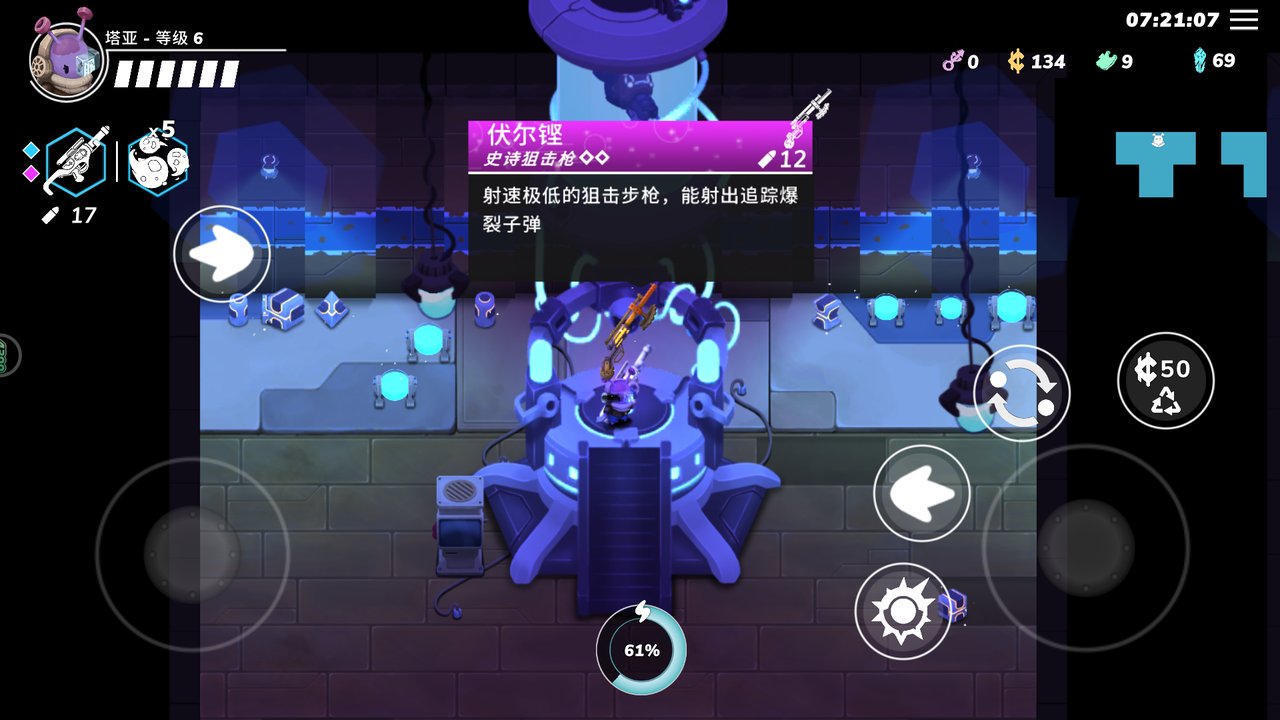
Task: Recycle the weapon for 50 coins
Action: click(1165, 381)
